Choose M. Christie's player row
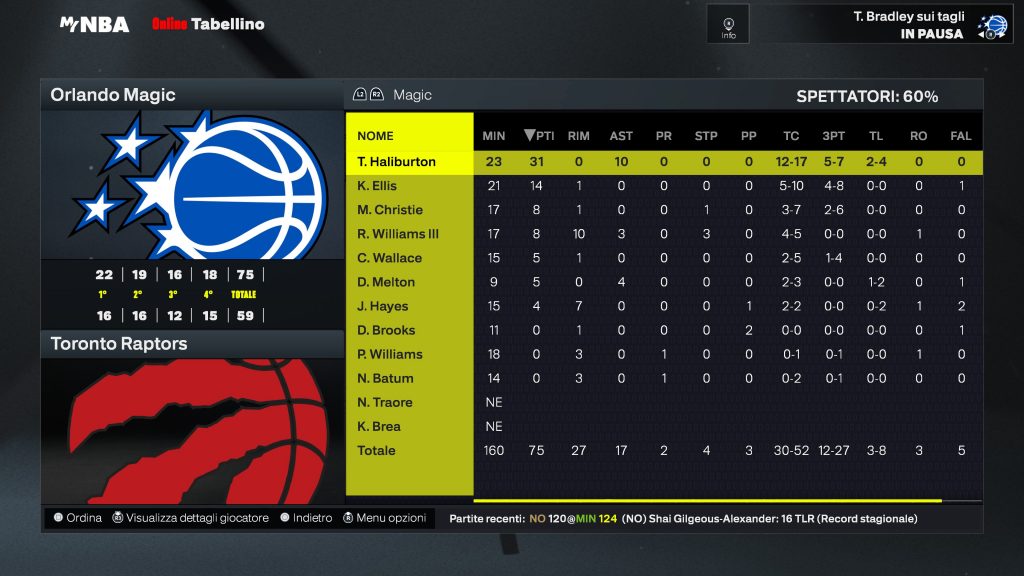 390,210
